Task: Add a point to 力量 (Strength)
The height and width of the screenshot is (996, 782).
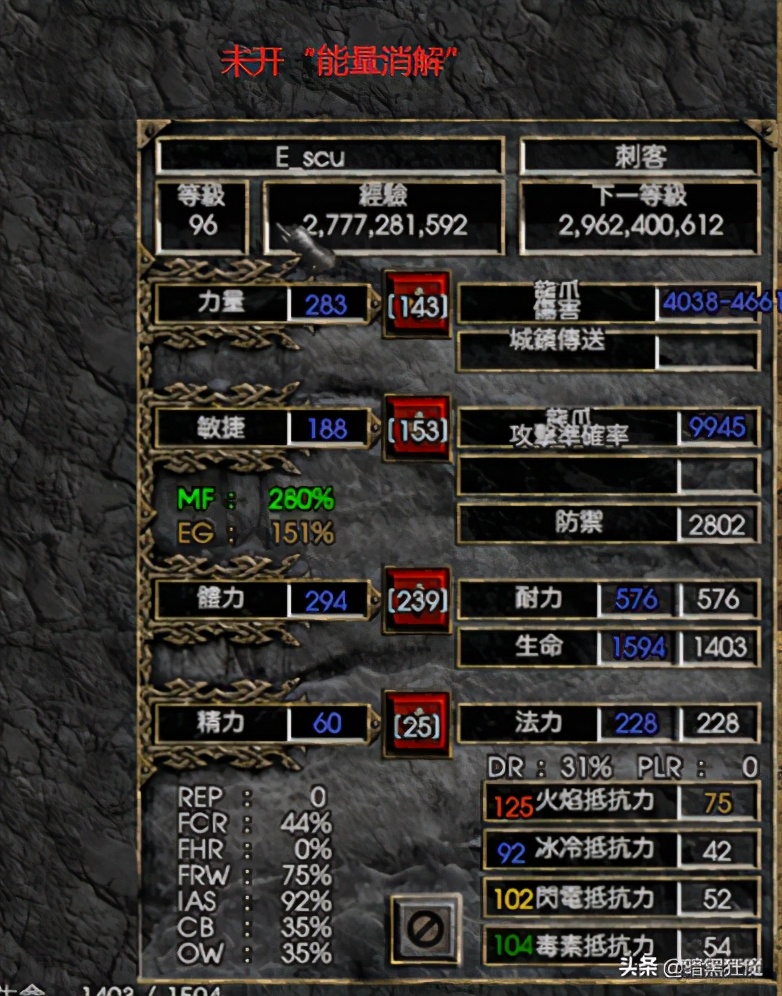Action: (x=418, y=303)
